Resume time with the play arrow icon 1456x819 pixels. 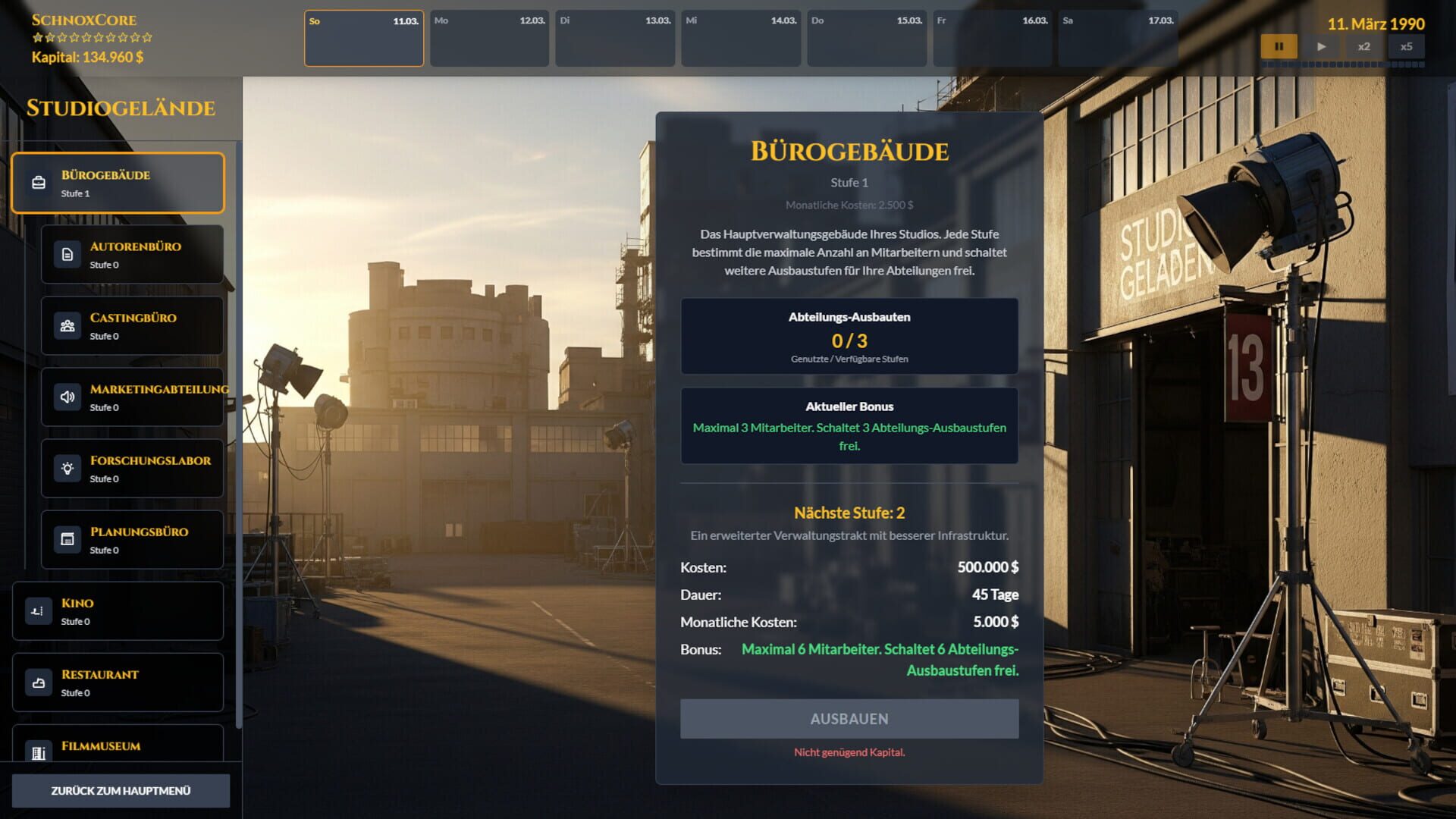(x=1321, y=46)
